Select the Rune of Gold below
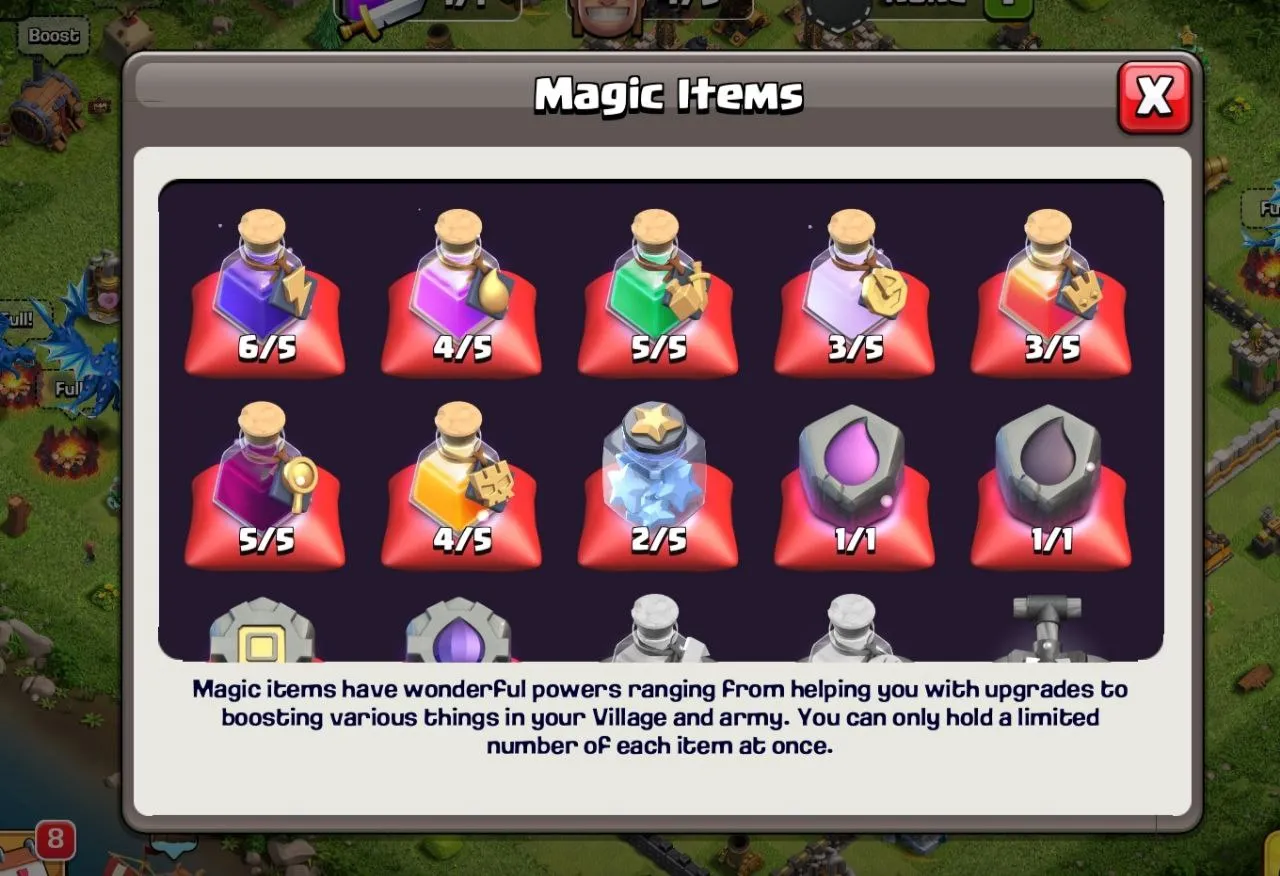This screenshot has height=876, width=1280. point(265,630)
